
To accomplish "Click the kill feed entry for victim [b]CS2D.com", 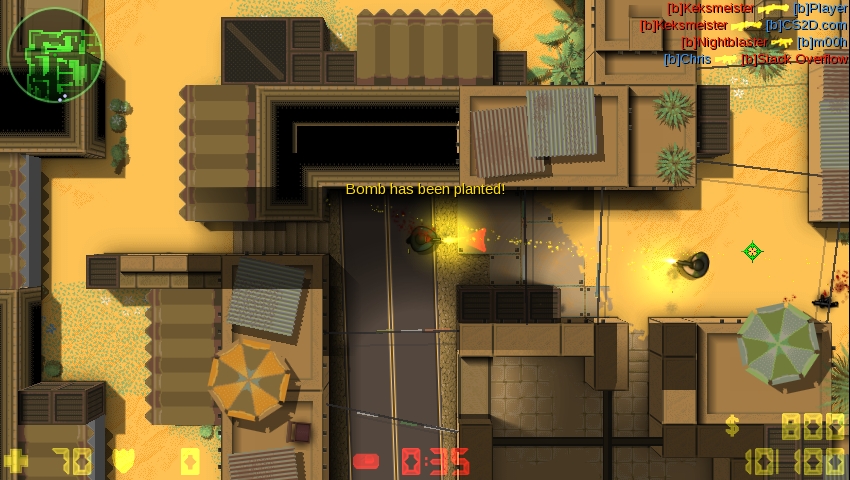I will click(744, 25).
